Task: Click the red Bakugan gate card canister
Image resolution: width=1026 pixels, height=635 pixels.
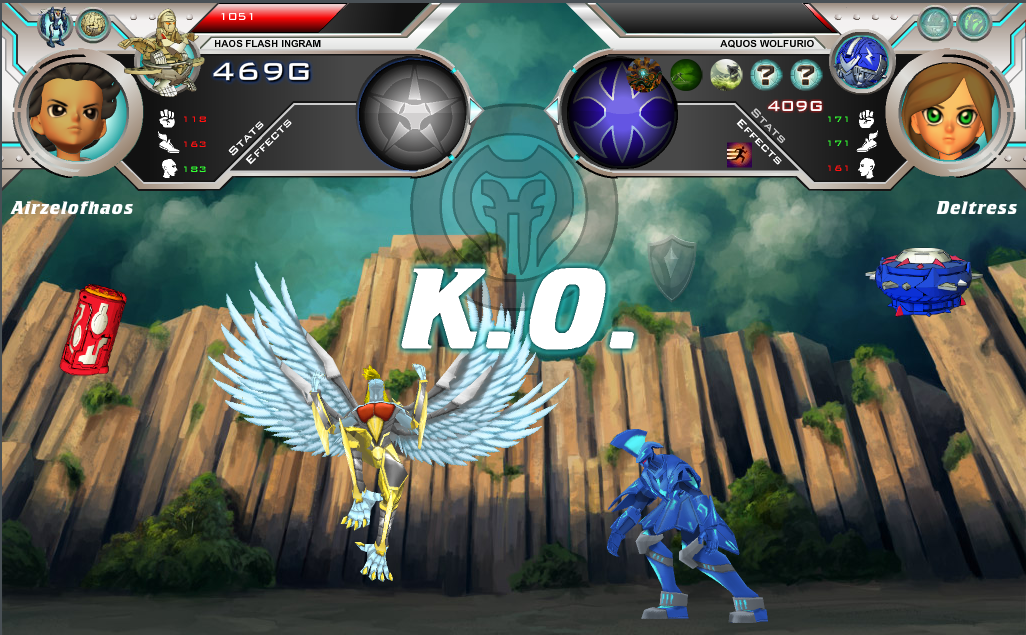Action: (x=93, y=330)
